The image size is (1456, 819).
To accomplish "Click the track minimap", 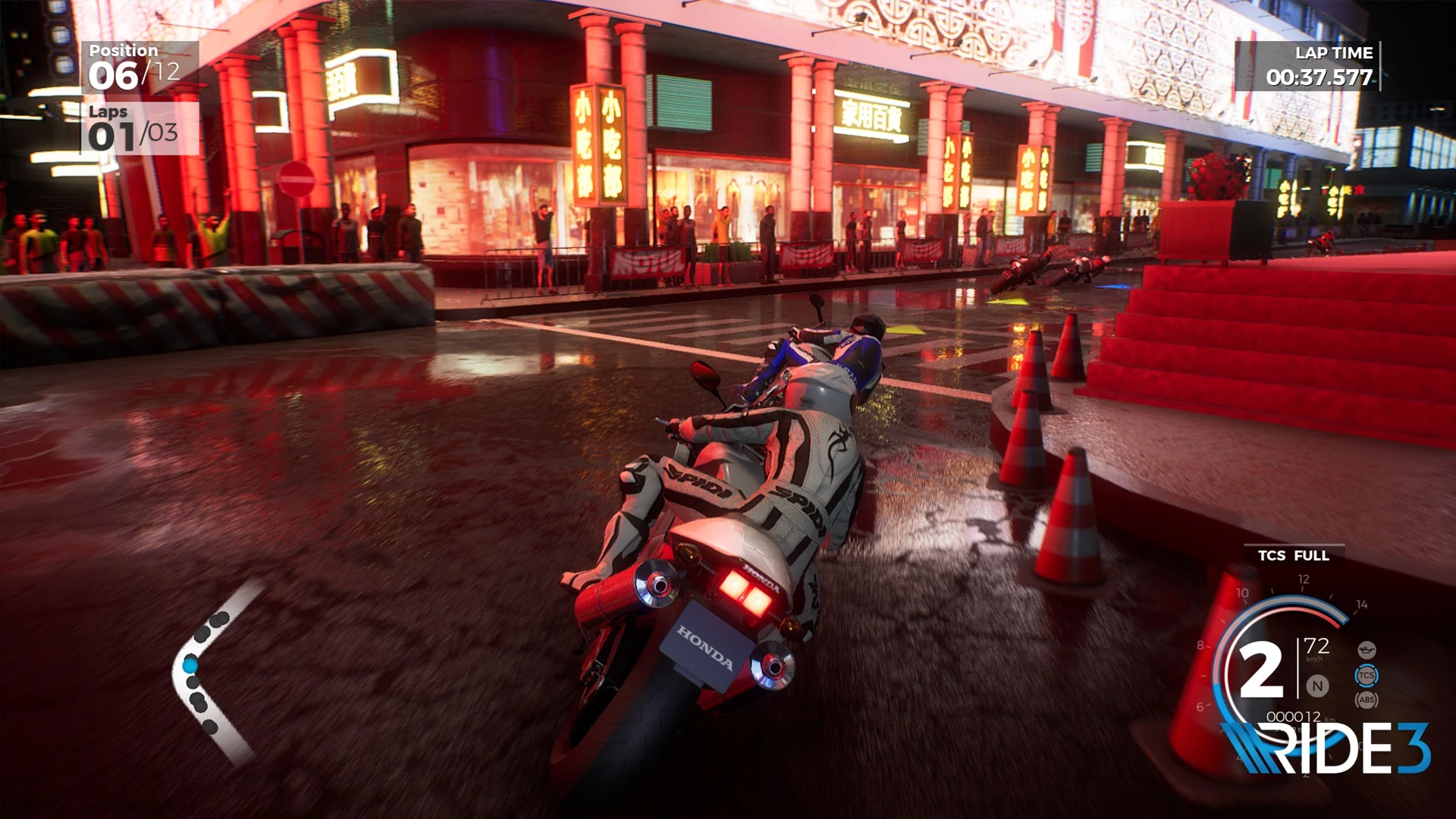I will tap(212, 671).
